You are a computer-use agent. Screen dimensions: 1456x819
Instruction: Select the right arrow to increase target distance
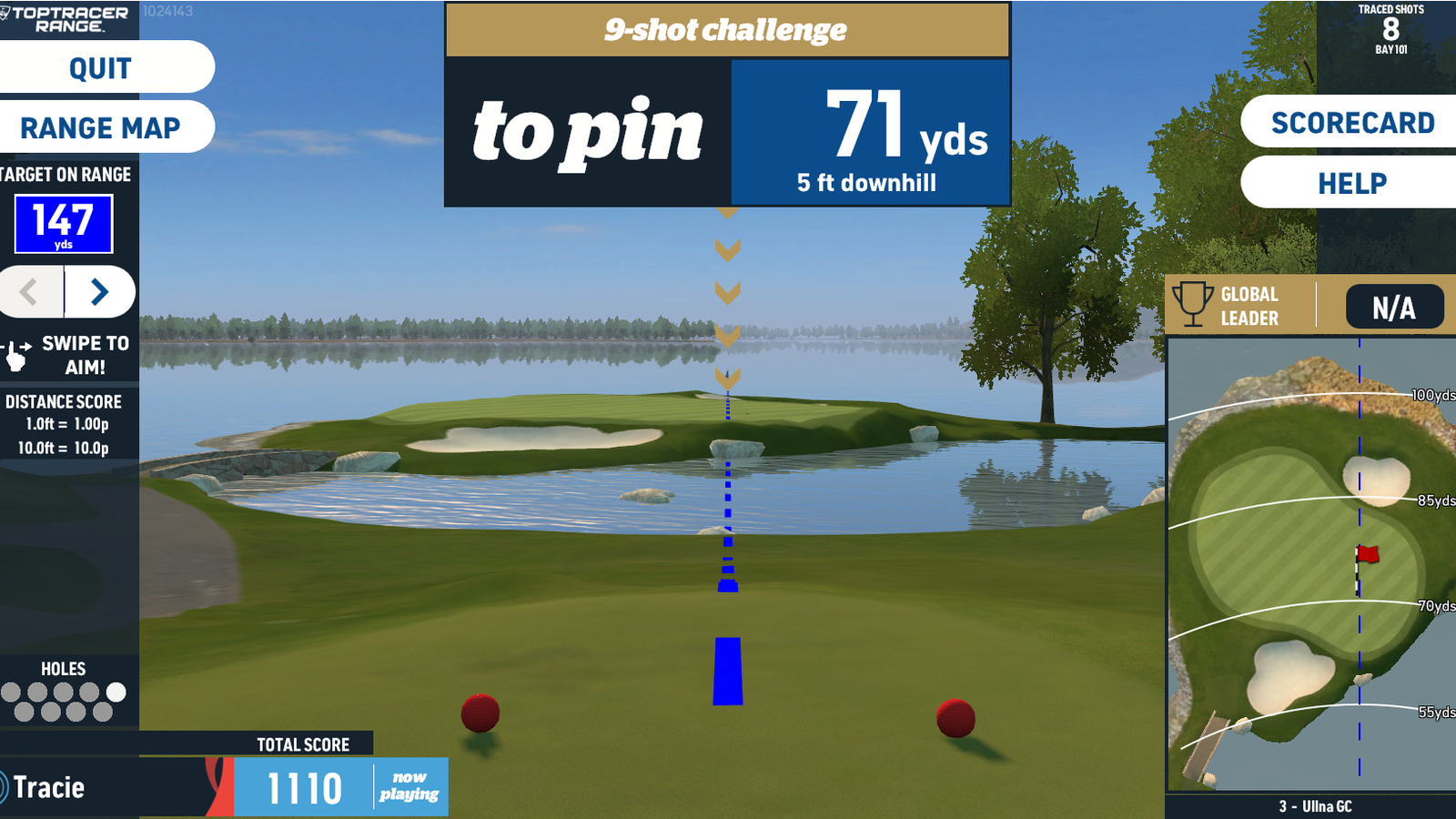coord(98,292)
